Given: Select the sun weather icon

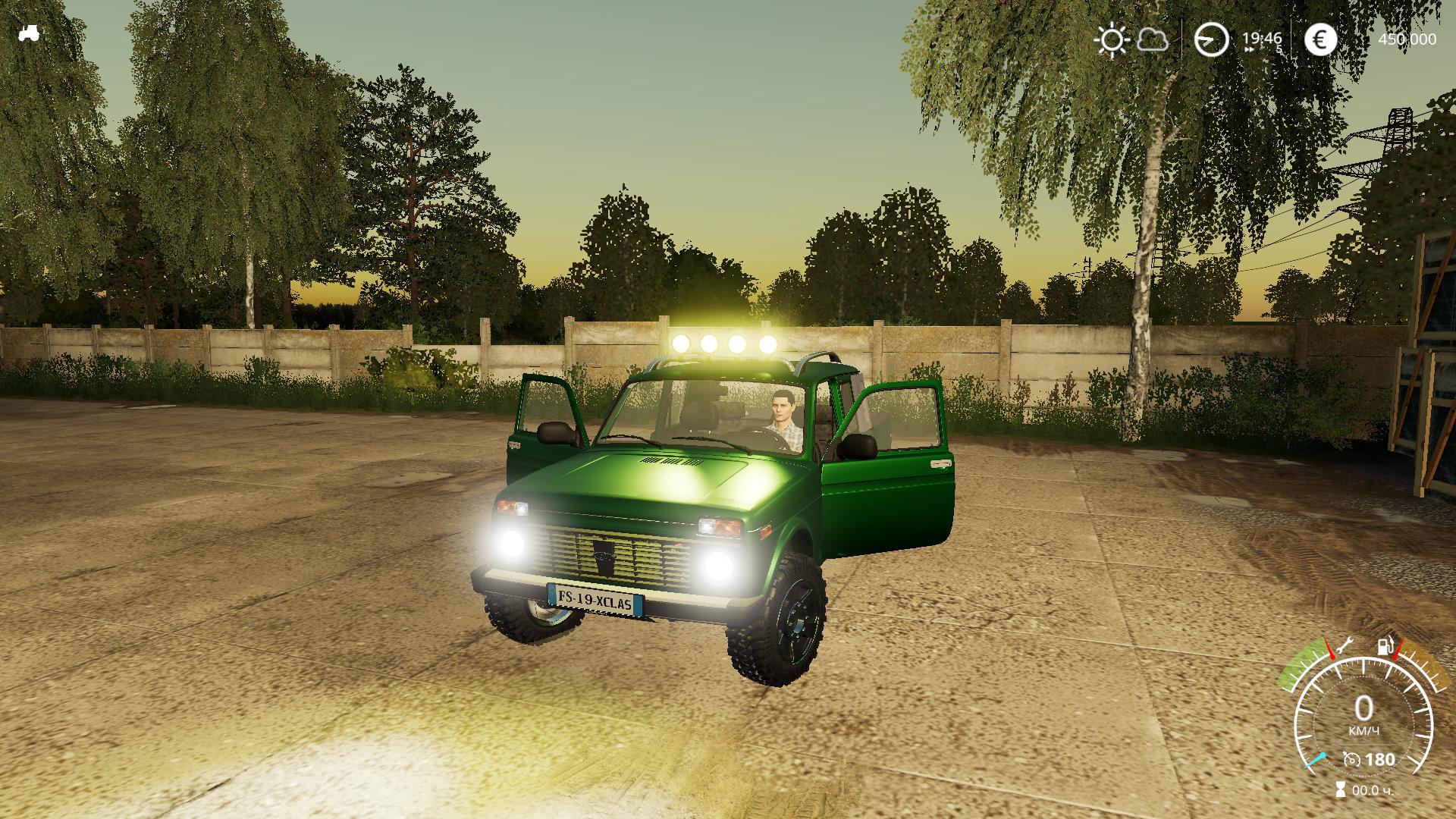Looking at the screenshot, I should (1111, 42).
